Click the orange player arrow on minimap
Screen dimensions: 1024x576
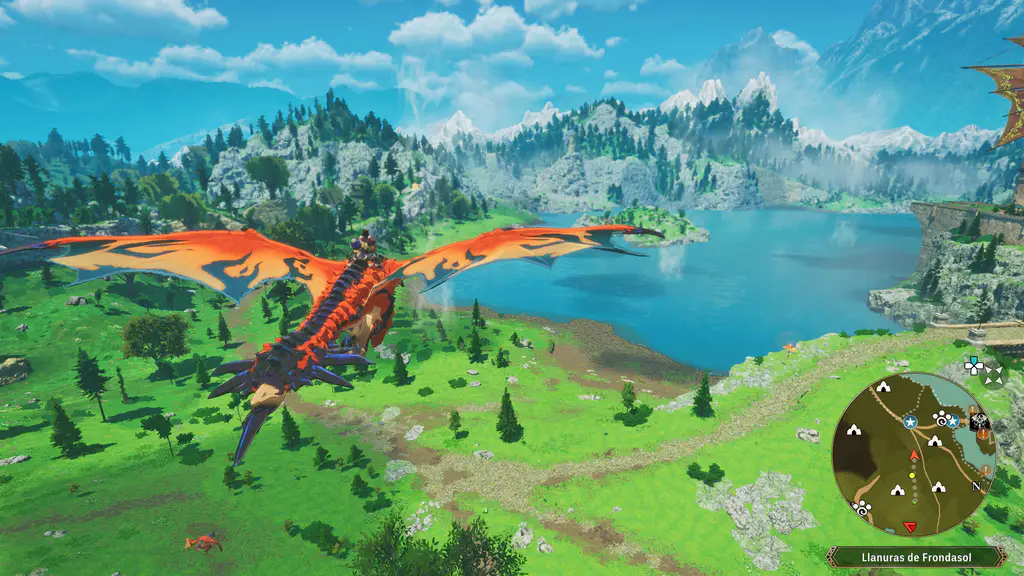pyautogui.click(x=912, y=456)
